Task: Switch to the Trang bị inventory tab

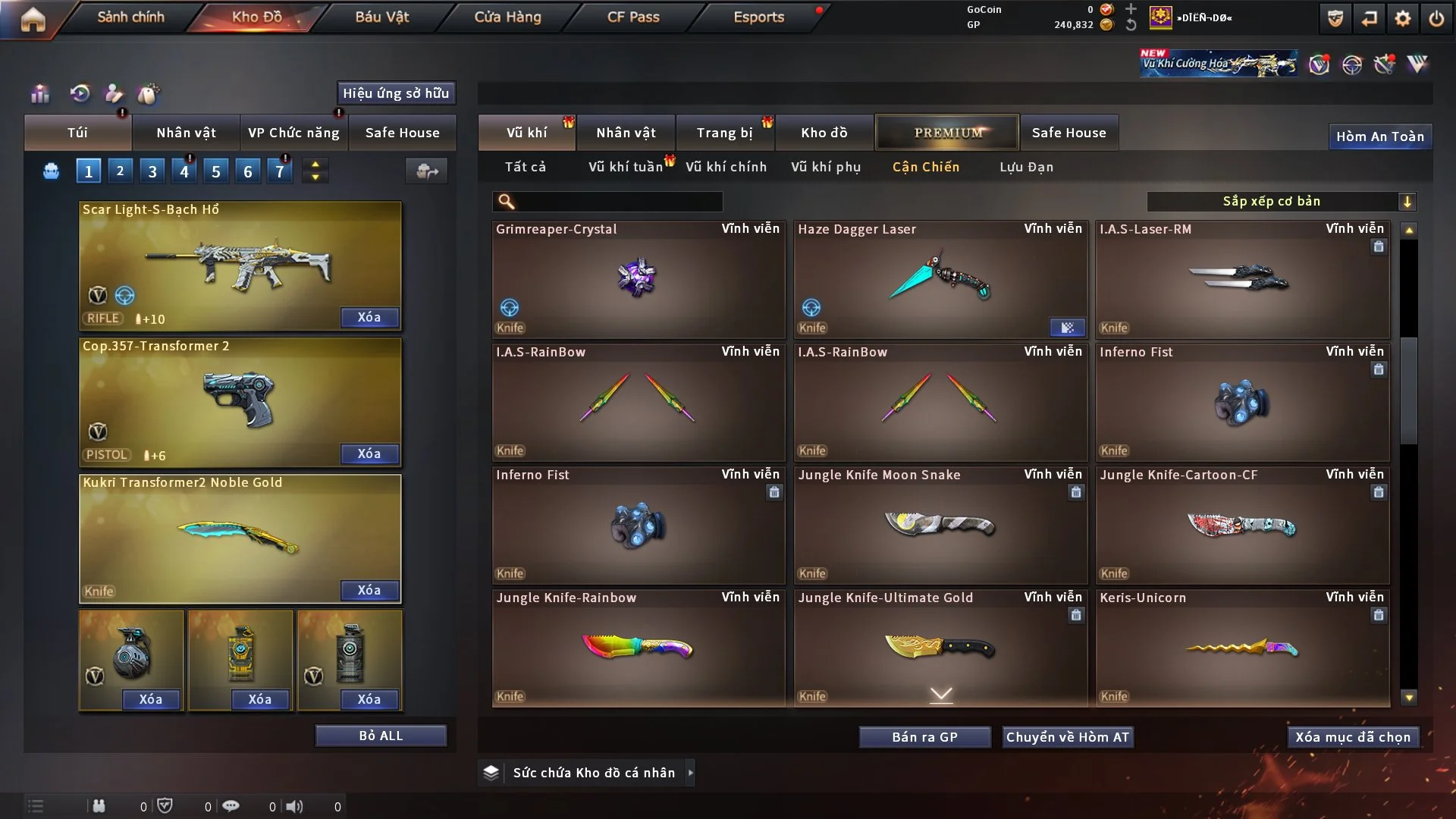Action: (x=724, y=133)
